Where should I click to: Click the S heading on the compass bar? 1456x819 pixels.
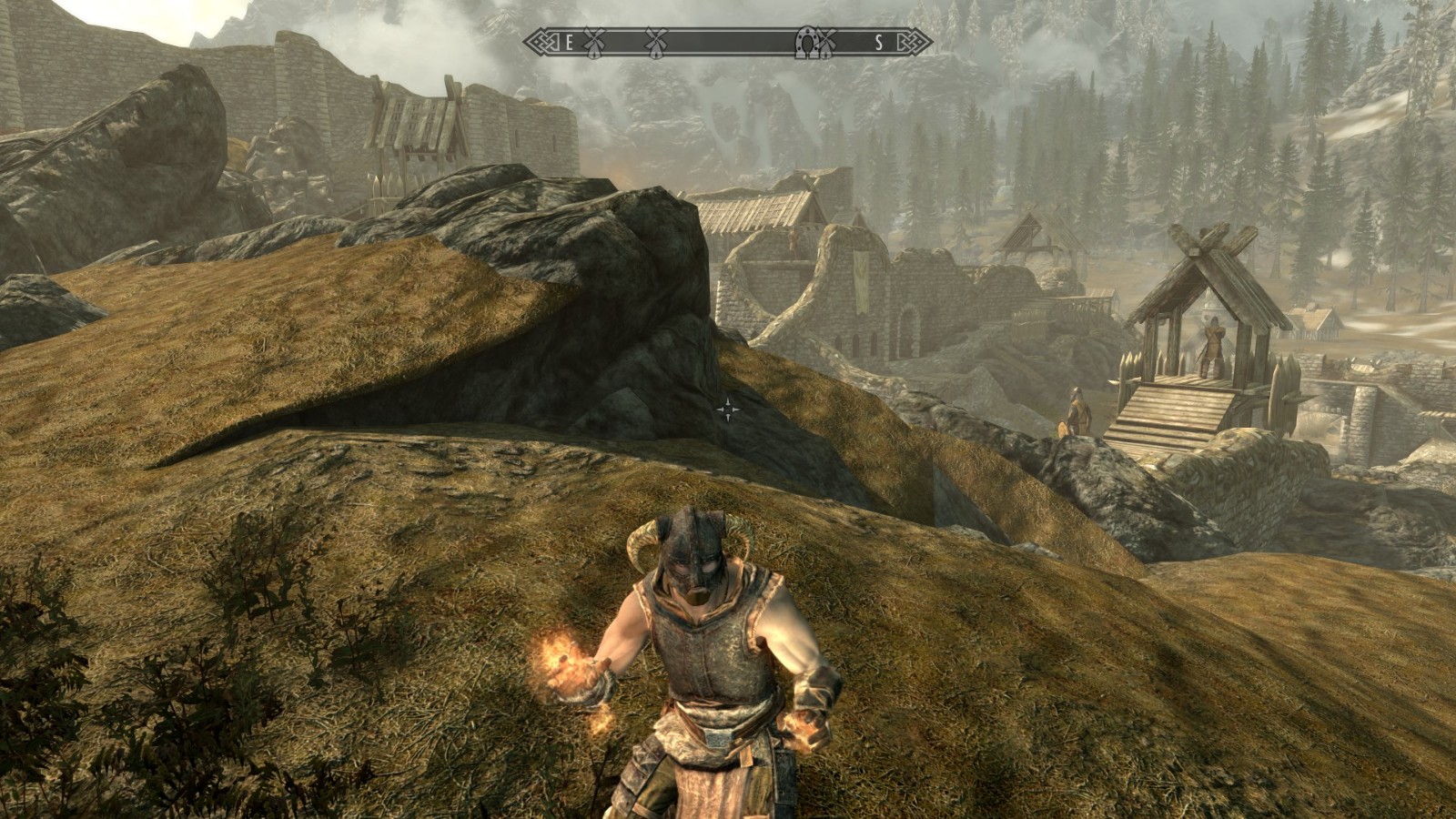(x=878, y=42)
